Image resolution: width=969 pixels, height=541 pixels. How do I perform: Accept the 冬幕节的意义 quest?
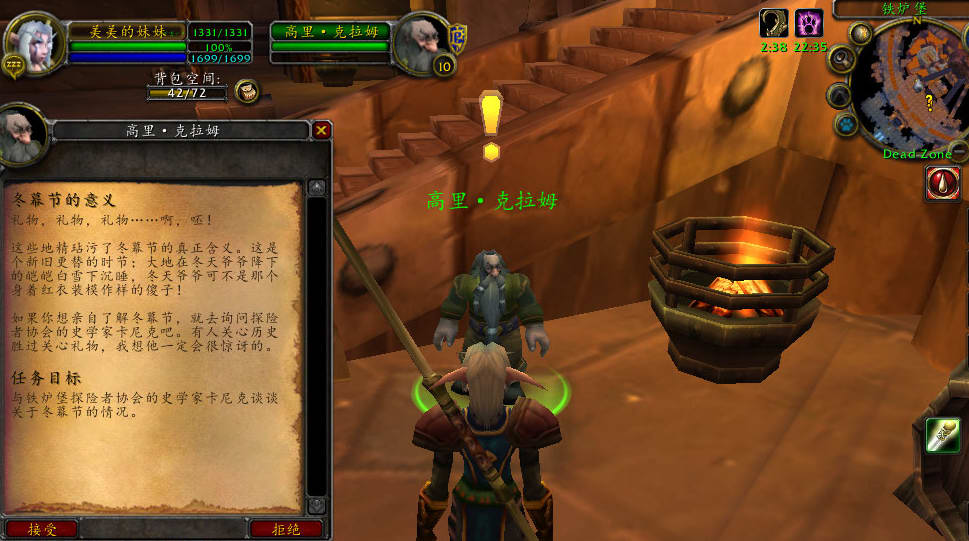pyautogui.click(x=41, y=529)
